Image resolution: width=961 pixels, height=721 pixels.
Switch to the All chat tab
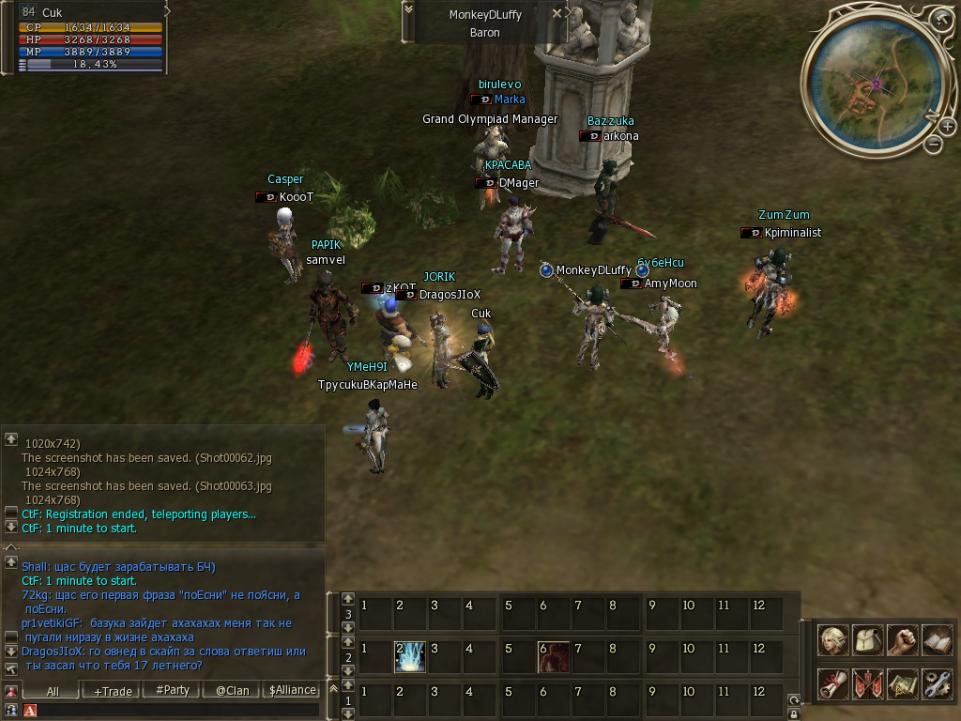click(x=52, y=691)
